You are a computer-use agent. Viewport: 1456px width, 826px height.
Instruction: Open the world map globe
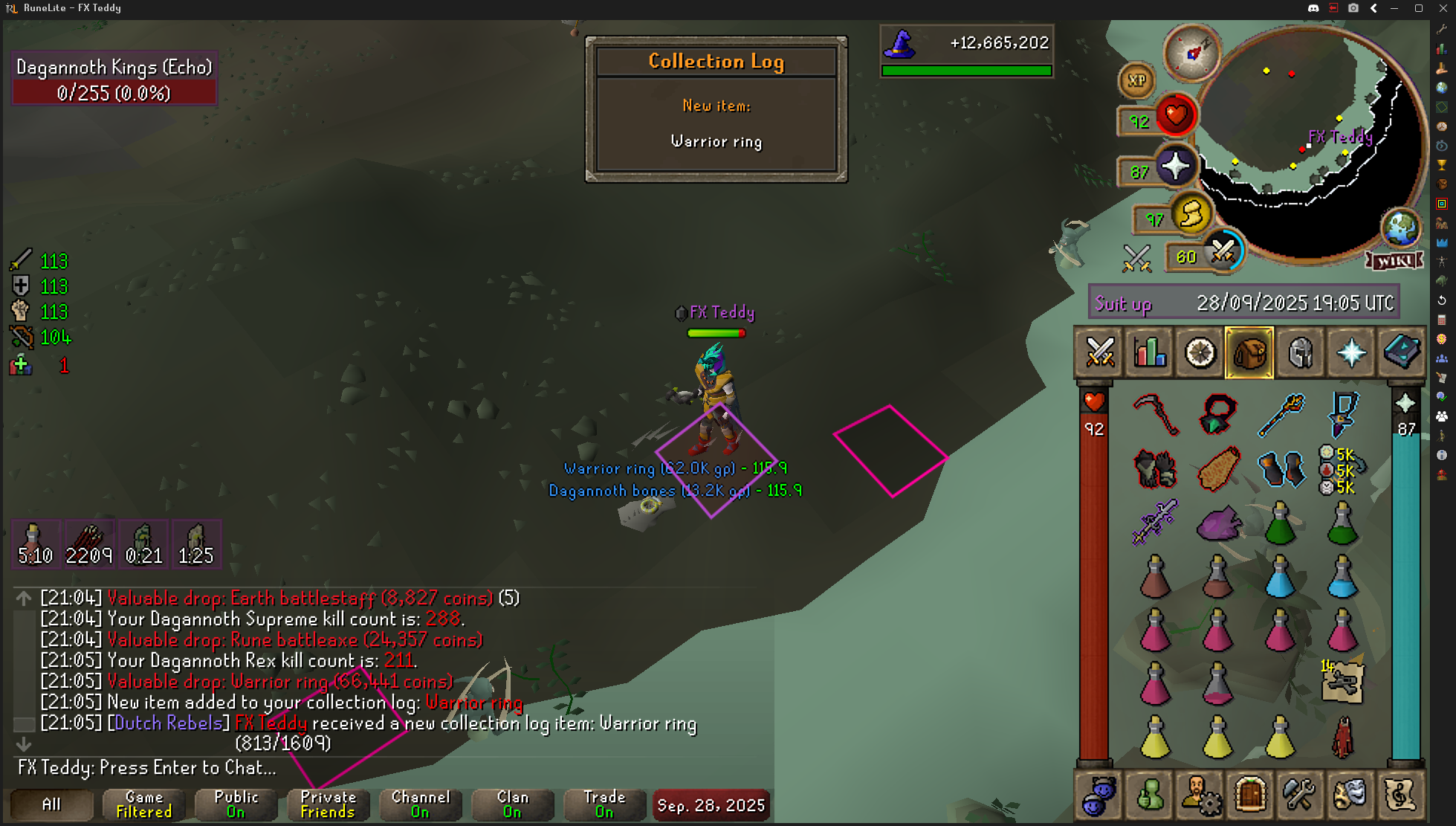tap(1400, 227)
